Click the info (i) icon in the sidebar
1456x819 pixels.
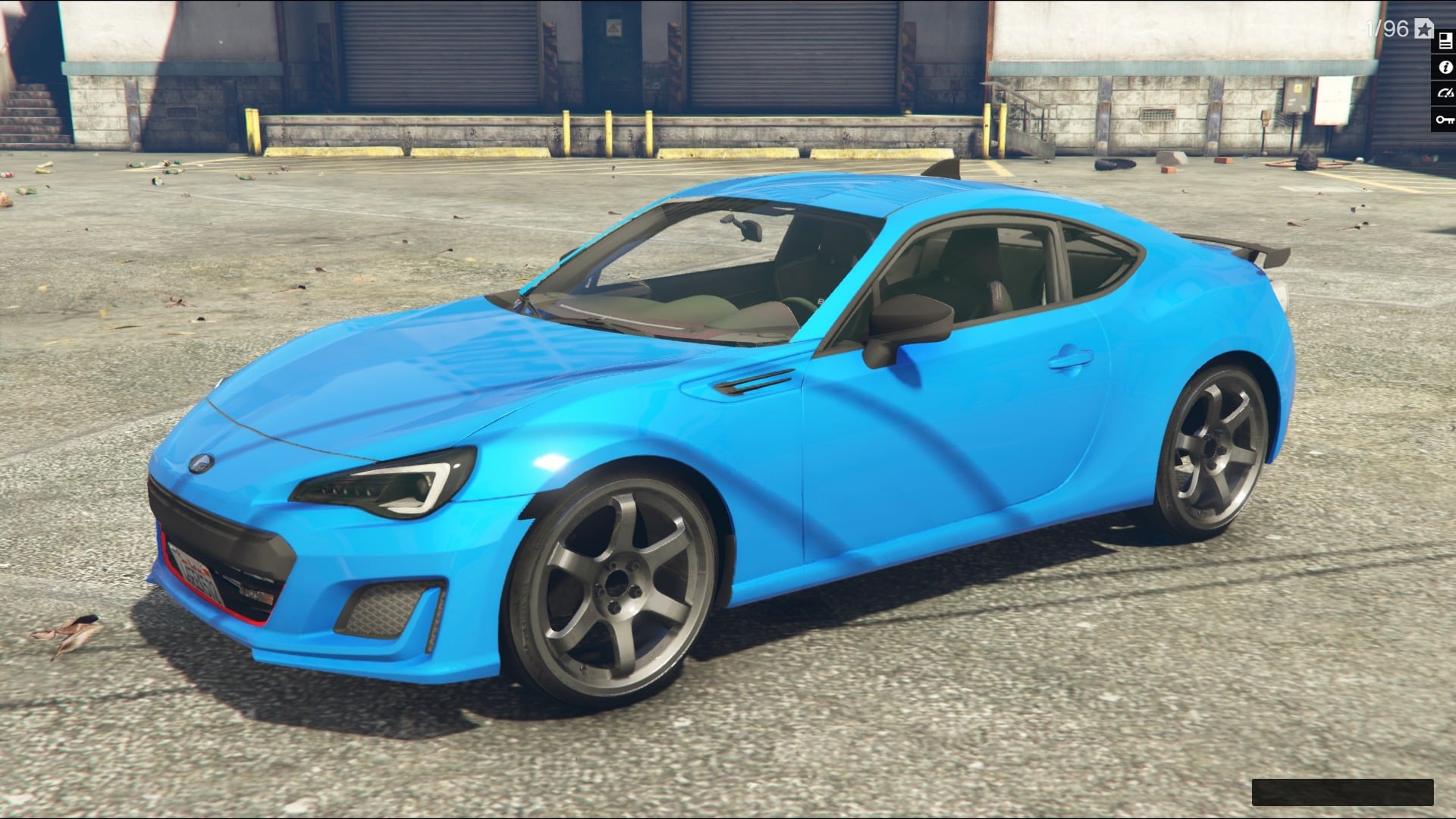(1446, 67)
